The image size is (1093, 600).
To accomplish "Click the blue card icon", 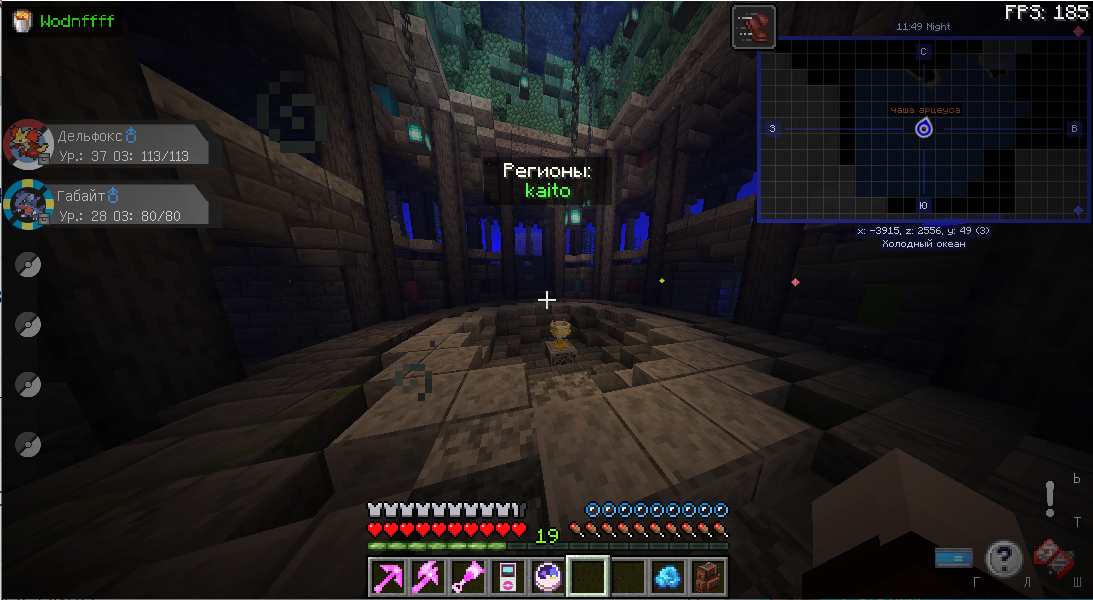I will tap(954, 558).
